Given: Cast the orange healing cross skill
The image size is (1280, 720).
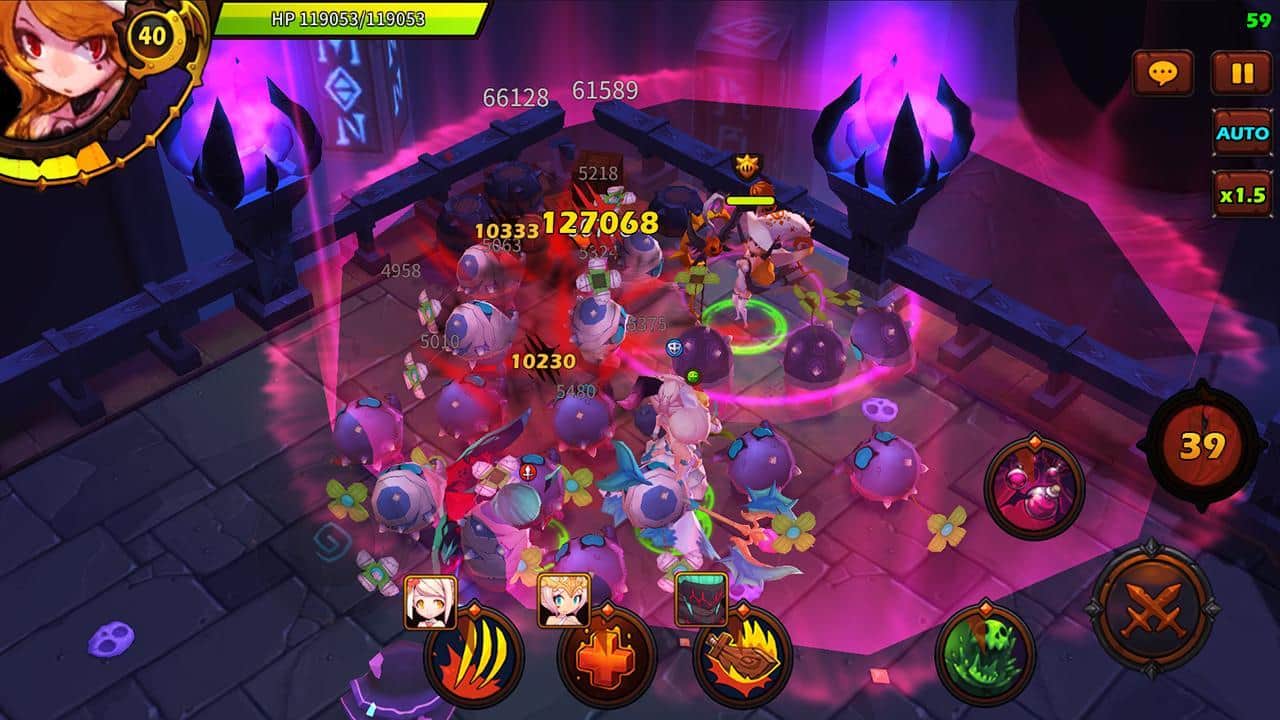Looking at the screenshot, I should coord(607,657).
